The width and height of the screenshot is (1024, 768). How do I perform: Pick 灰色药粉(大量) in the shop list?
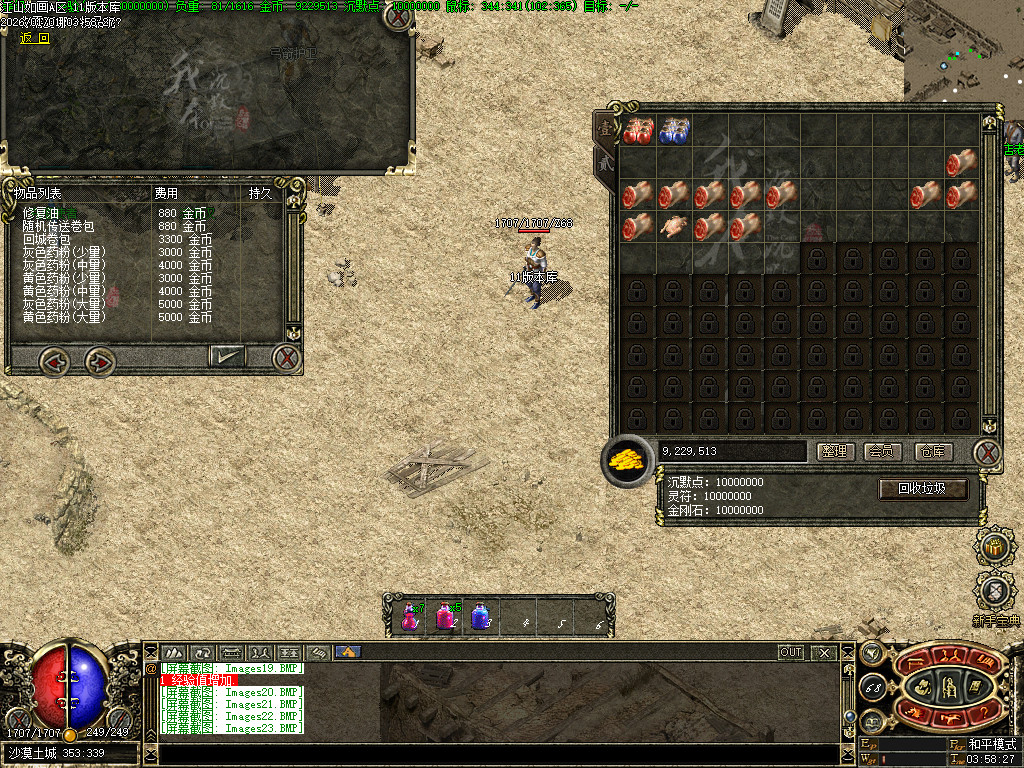[x=63, y=304]
